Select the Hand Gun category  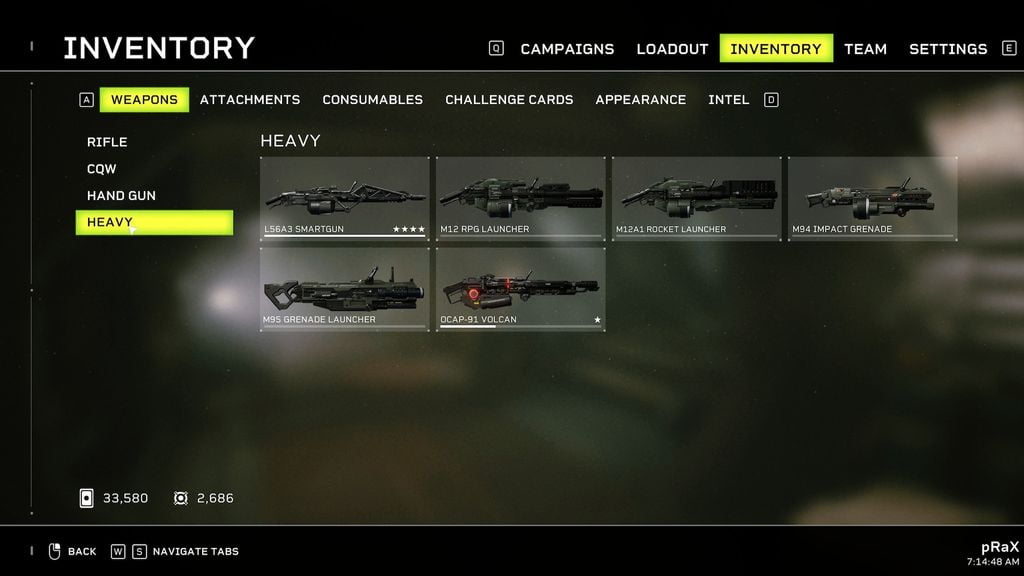tap(121, 196)
